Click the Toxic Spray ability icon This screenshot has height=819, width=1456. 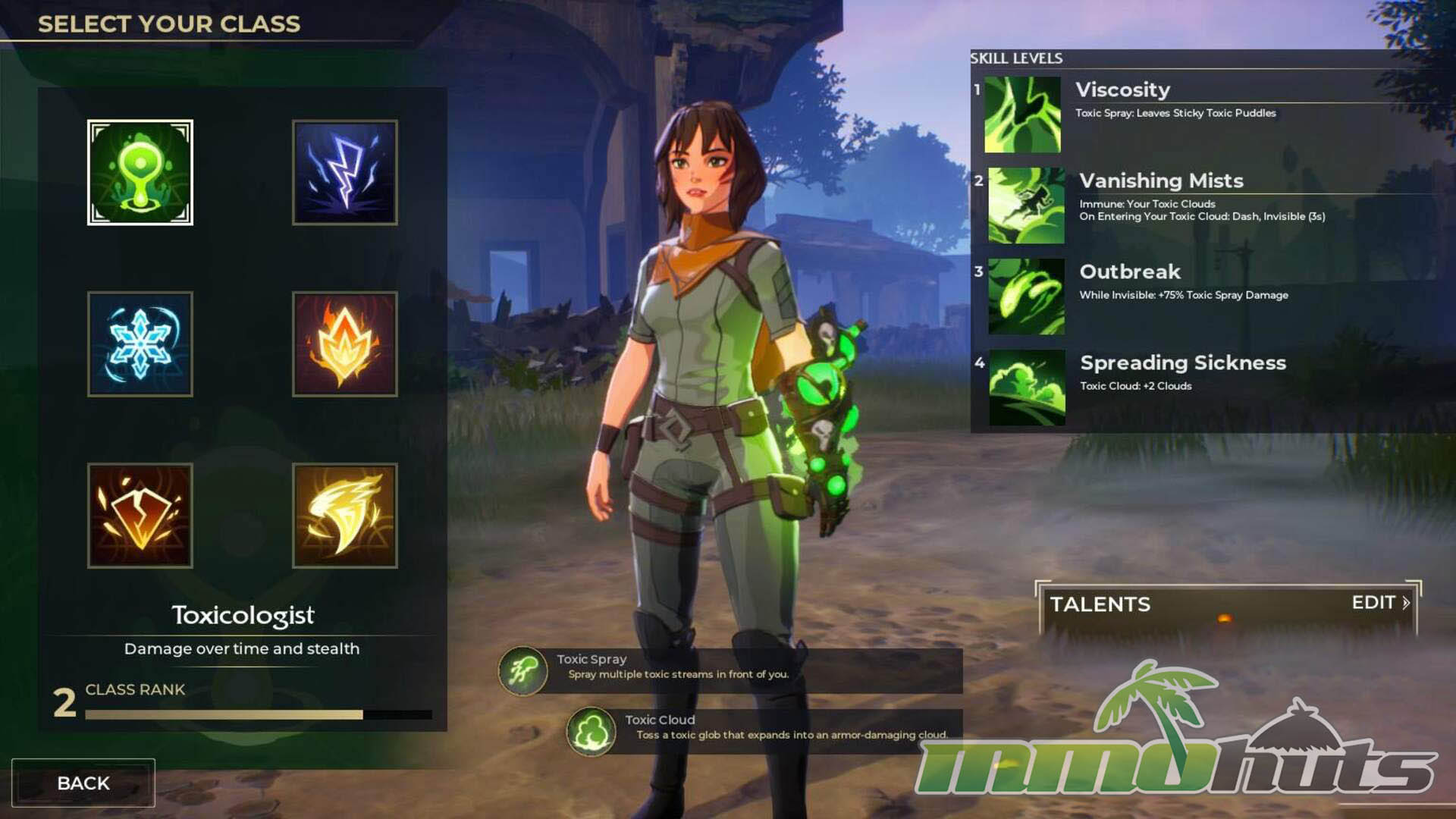pyautogui.click(x=523, y=671)
